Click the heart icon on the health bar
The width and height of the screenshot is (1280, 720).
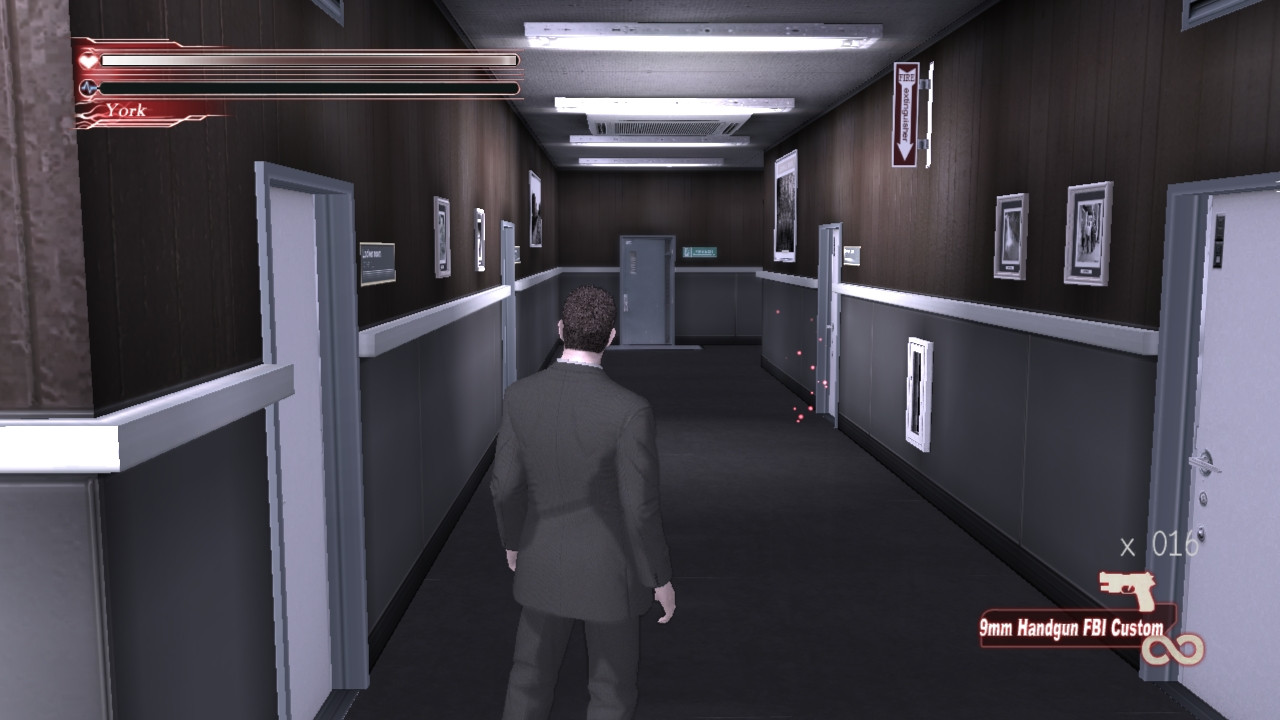tap(85, 59)
